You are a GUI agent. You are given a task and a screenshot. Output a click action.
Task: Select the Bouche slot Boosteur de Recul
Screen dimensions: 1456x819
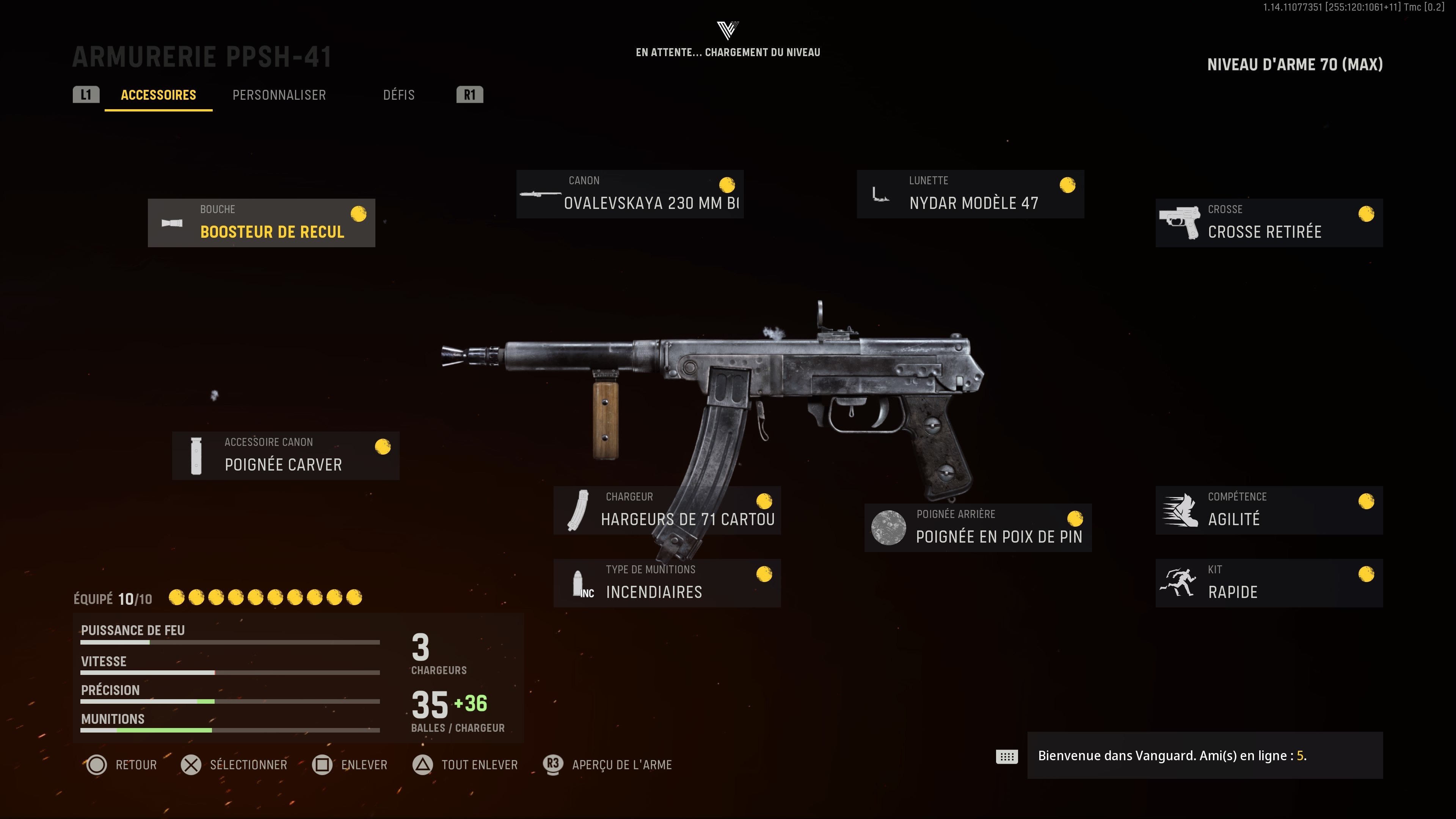261,223
